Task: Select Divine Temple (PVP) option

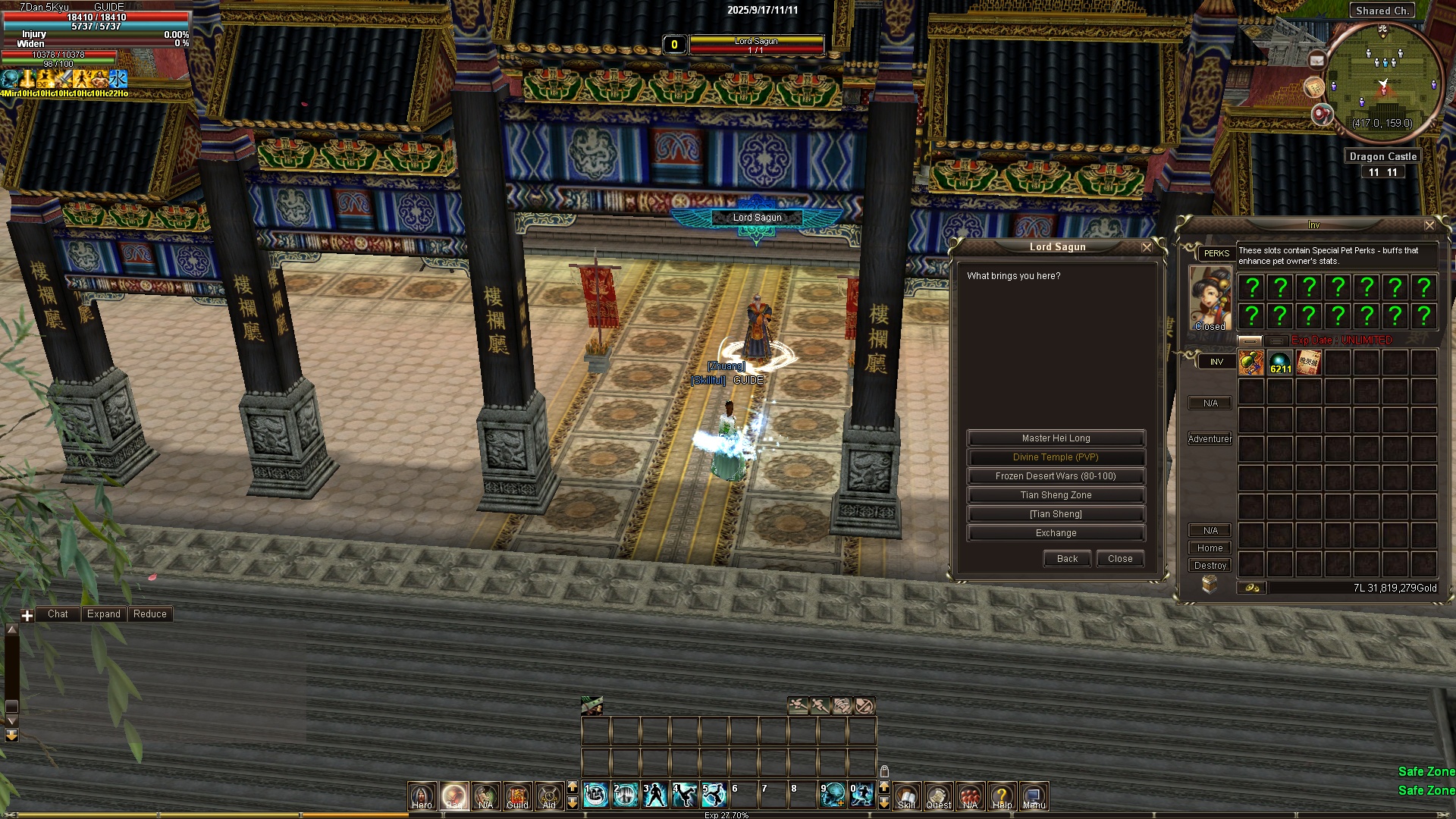Action: pyautogui.click(x=1056, y=457)
